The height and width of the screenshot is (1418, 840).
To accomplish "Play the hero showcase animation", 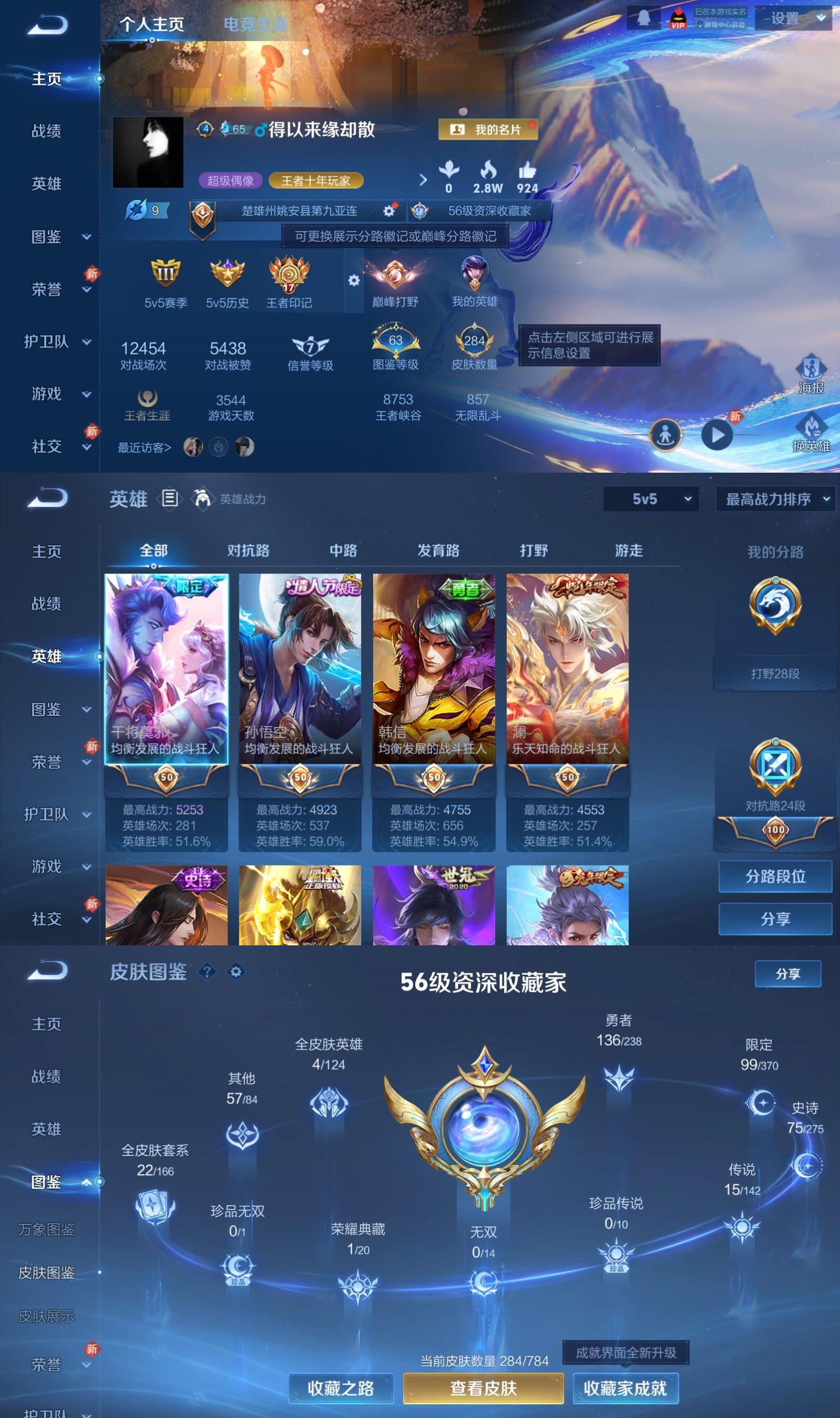I will (x=718, y=434).
